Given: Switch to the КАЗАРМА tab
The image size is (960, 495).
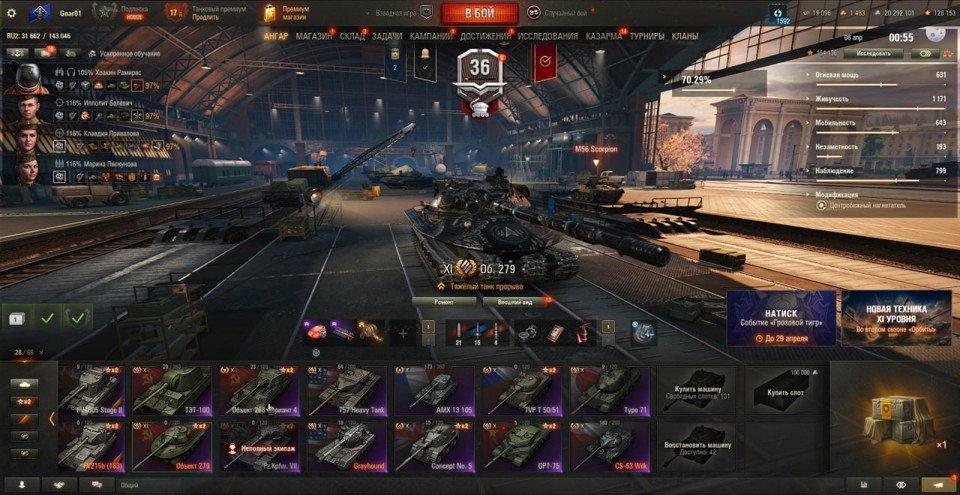Looking at the screenshot, I should [x=604, y=36].
